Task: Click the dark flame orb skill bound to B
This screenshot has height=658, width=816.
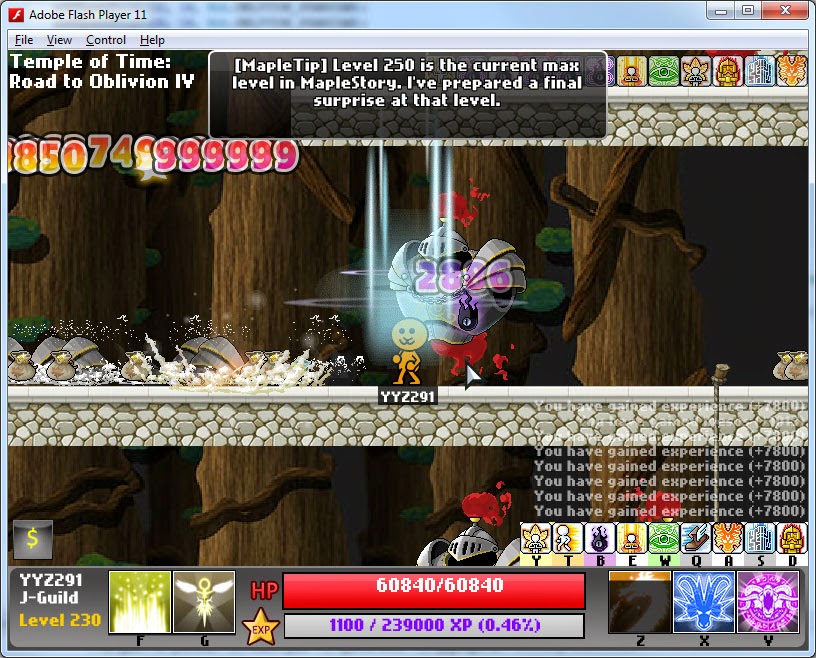Action: tap(599, 538)
